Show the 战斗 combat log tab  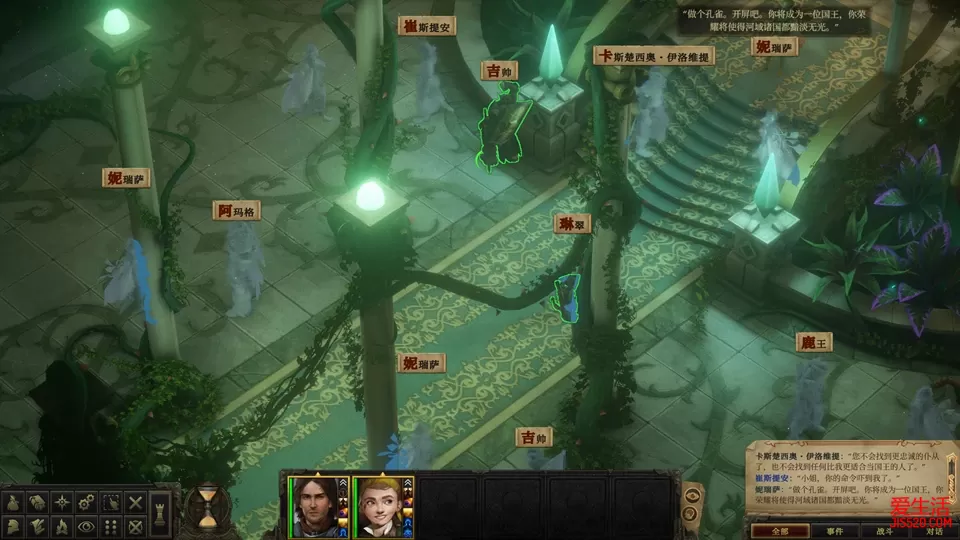(x=884, y=531)
